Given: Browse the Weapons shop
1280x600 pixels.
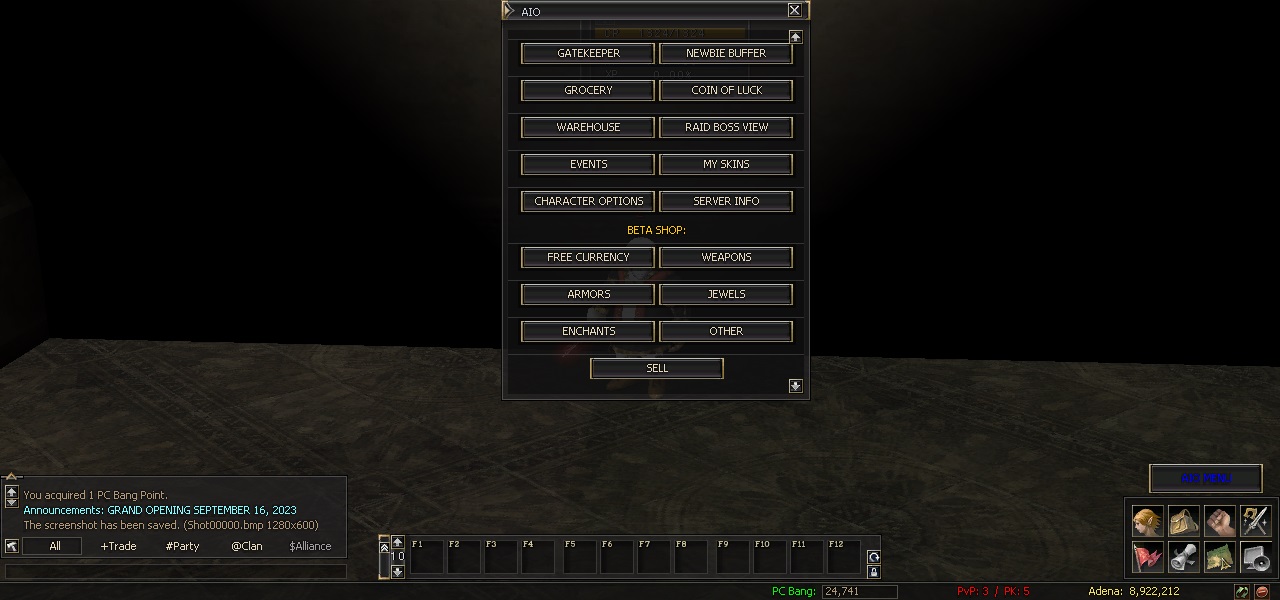Looking at the screenshot, I should click(x=726, y=257).
